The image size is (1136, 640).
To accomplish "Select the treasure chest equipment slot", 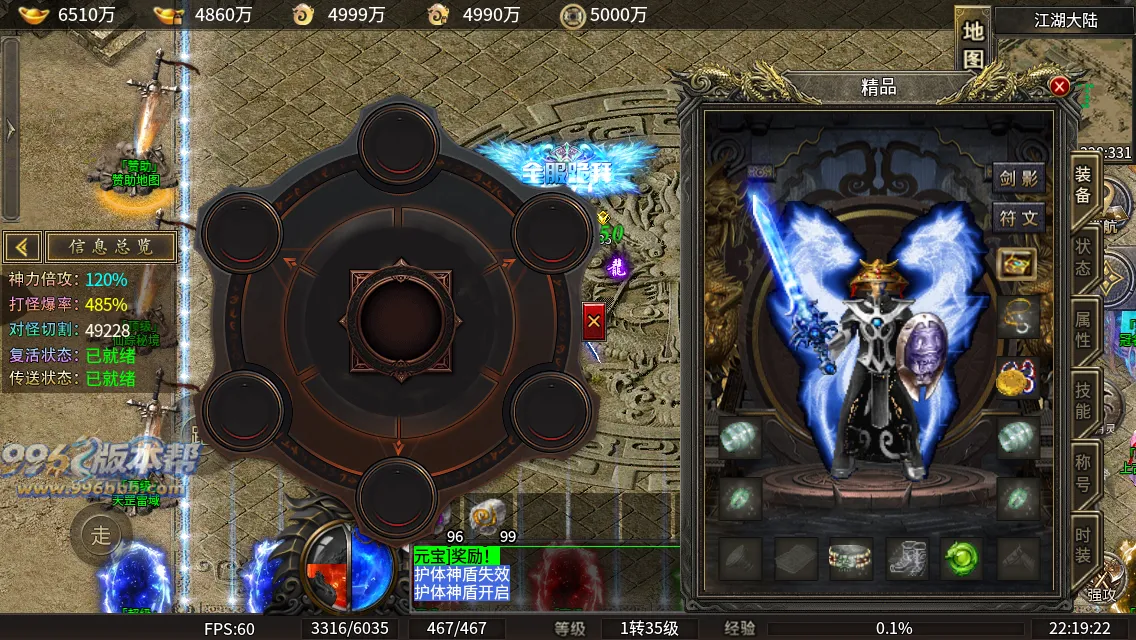I will pos(1017,264).
